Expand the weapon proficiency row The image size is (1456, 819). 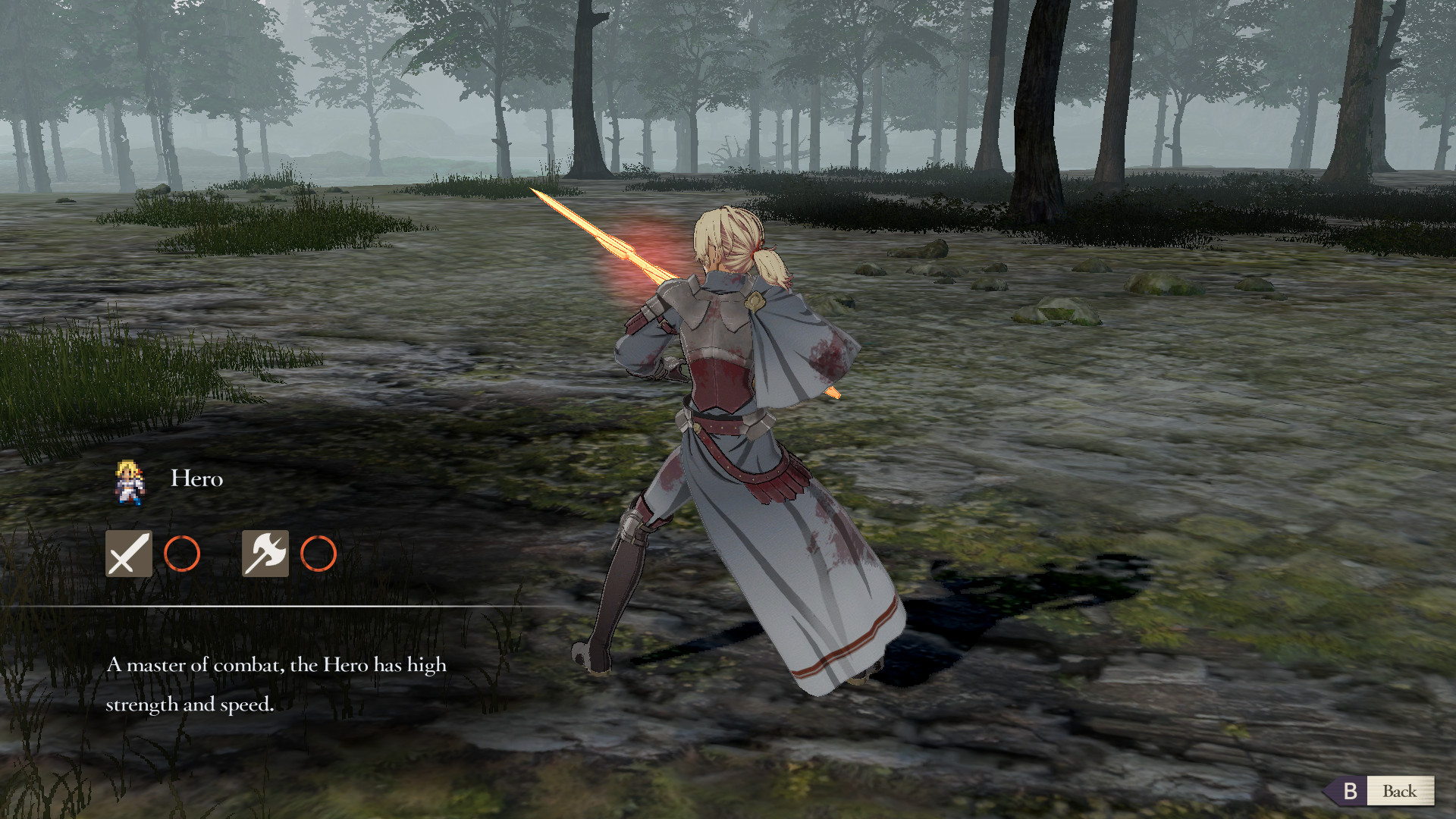click(x=224, y=553)
